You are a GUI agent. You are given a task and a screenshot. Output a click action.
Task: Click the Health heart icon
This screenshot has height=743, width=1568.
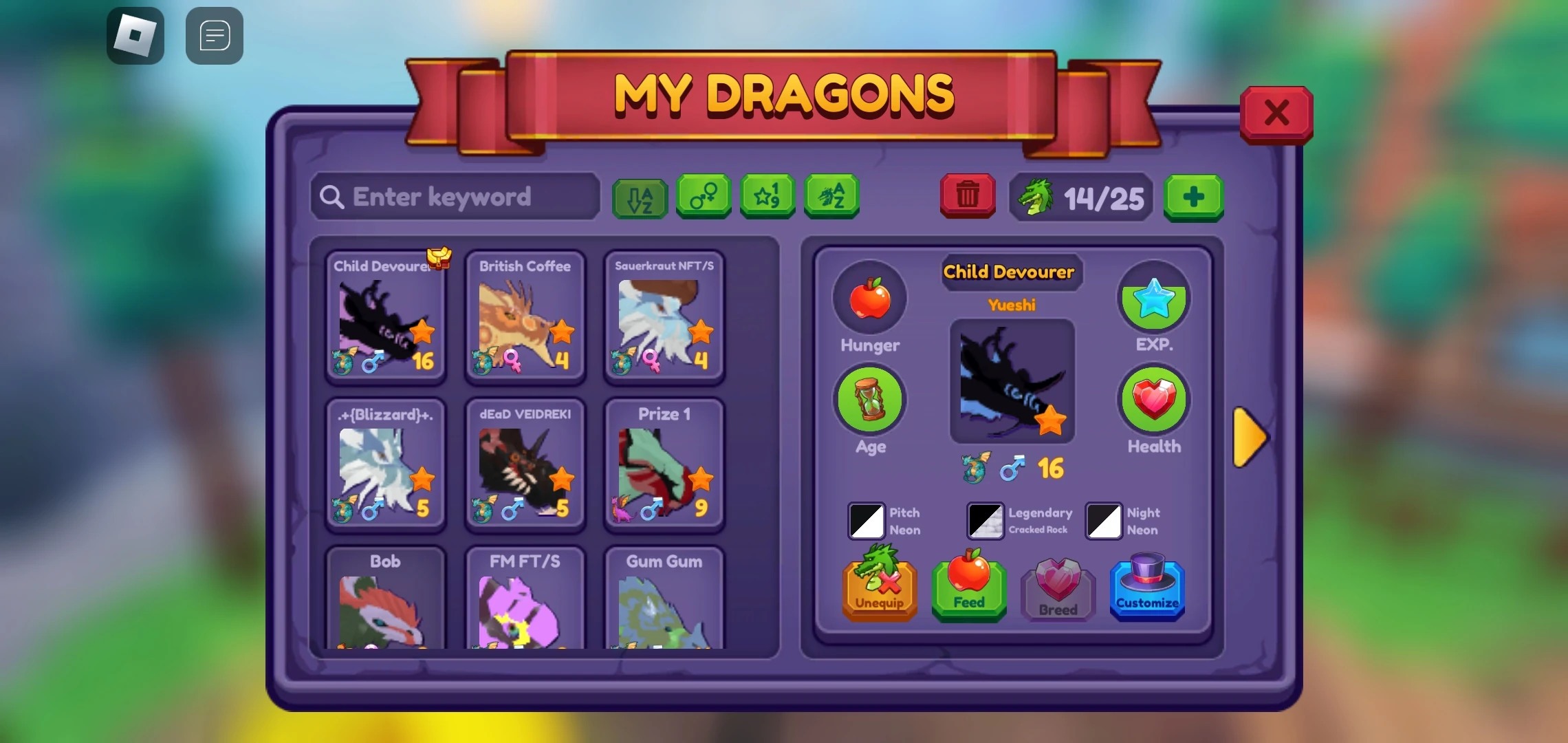[x=1153, y=400]
